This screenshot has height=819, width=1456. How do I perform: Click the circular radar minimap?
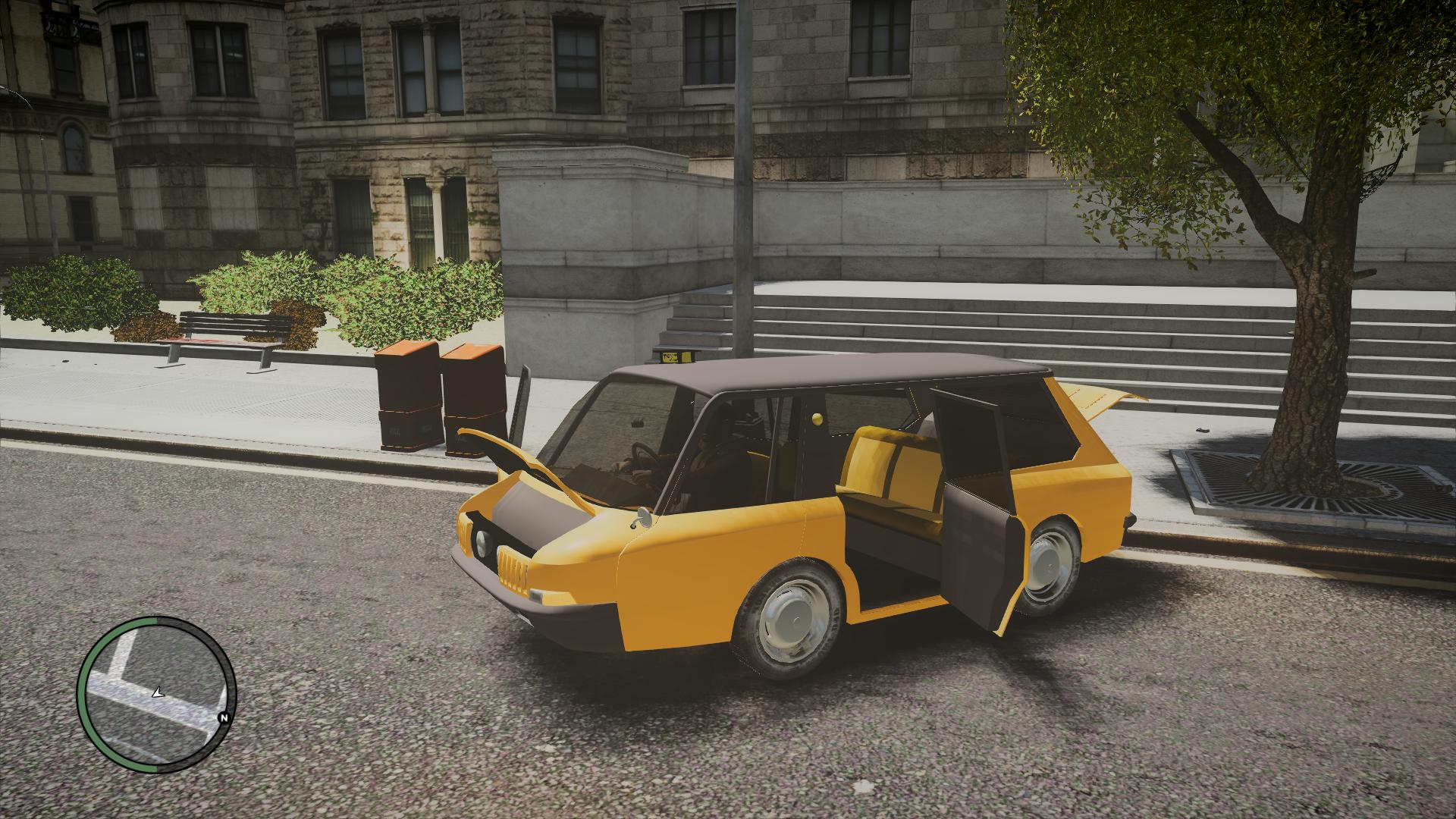[x=156, y=695]
